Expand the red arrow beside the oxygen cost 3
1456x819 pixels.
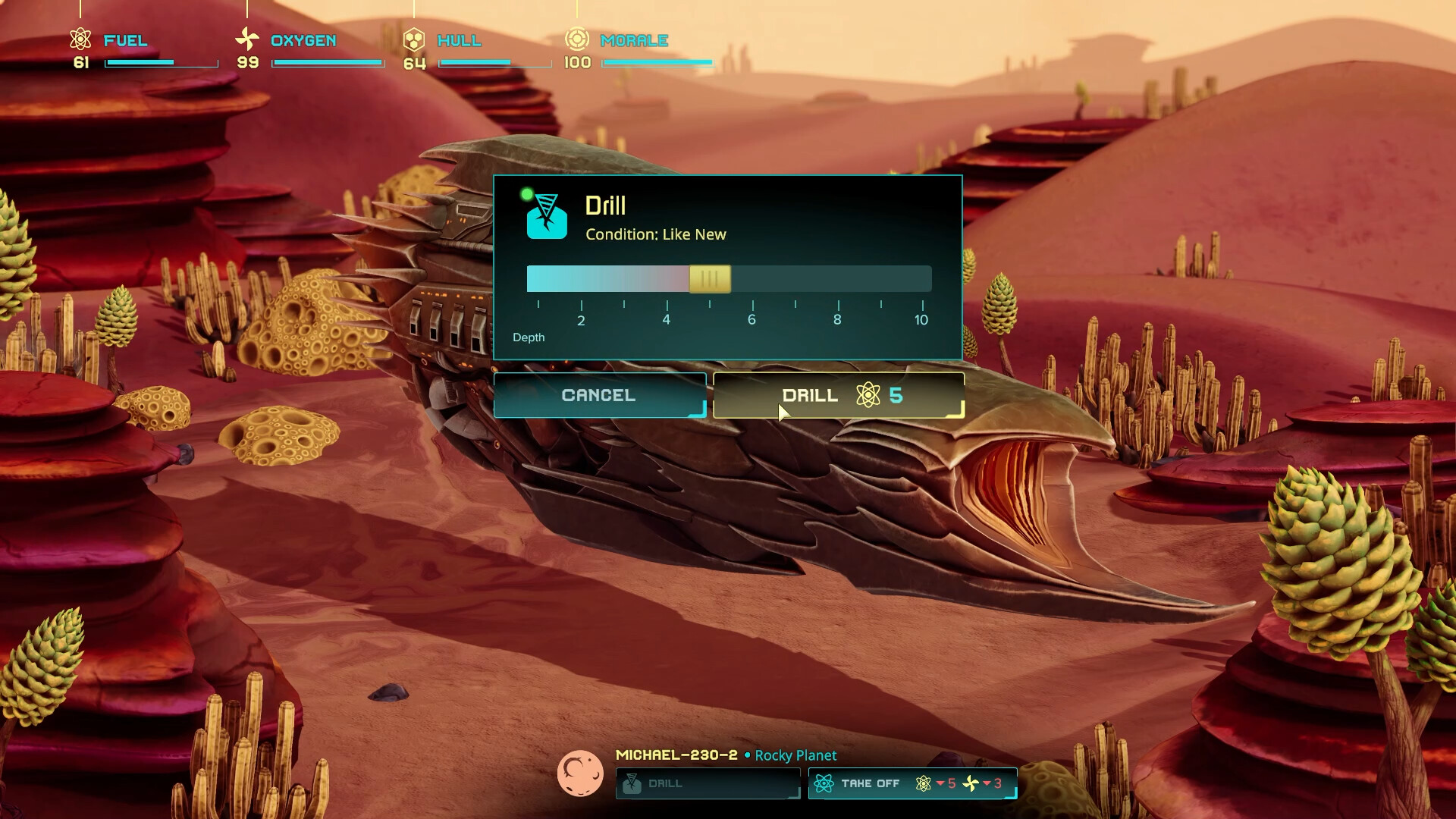pyautogui.click(x=986, y=783)
